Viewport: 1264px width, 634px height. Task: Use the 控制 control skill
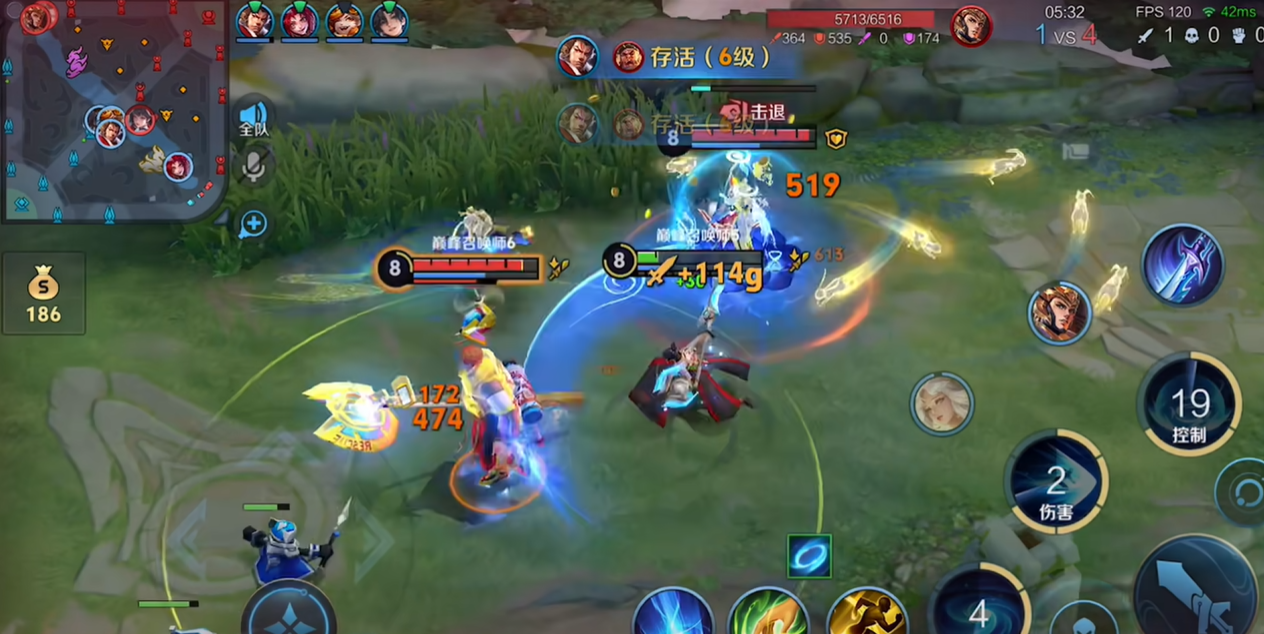(1189, 405)
